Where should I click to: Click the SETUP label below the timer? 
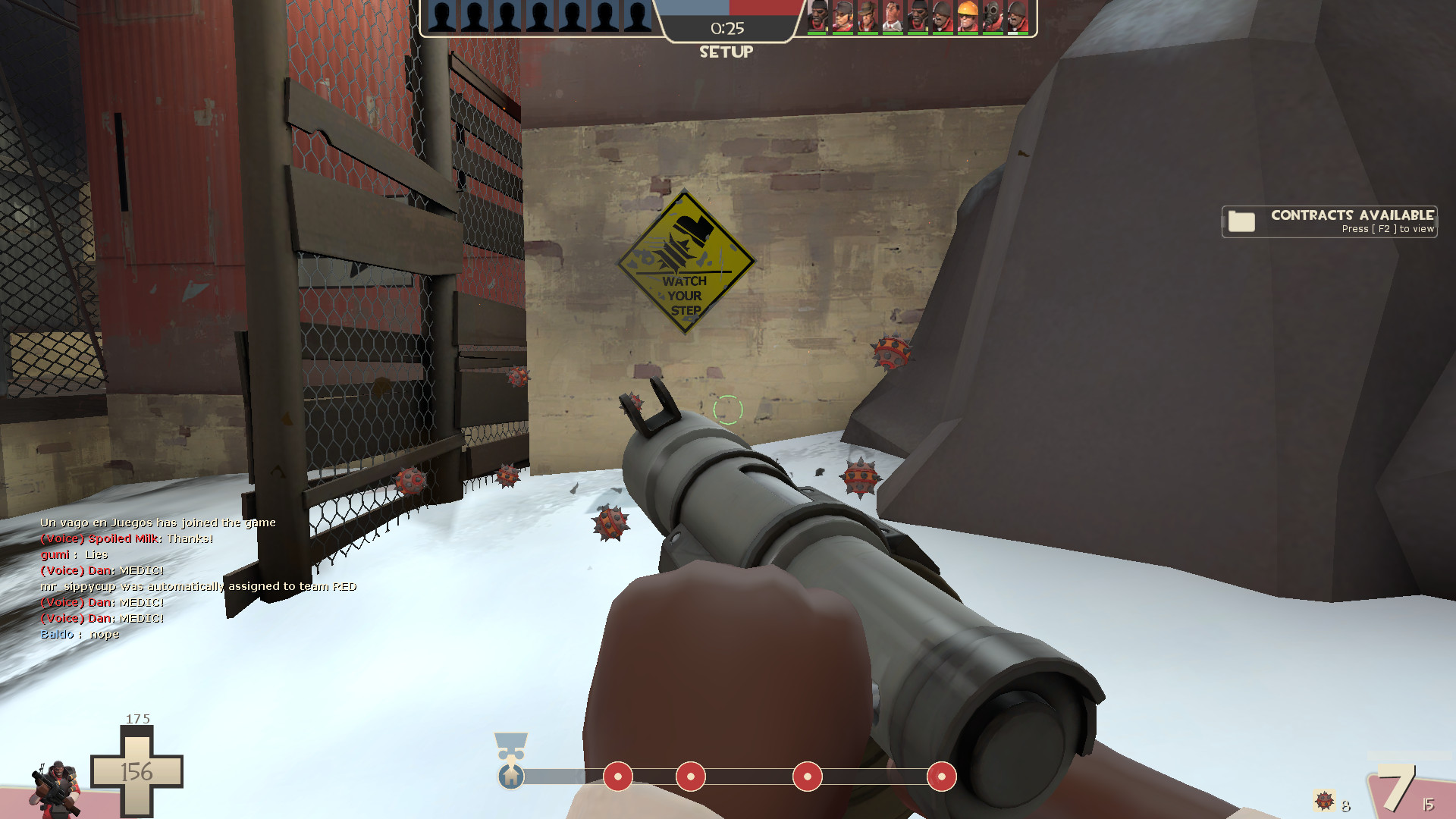[726, 52]
